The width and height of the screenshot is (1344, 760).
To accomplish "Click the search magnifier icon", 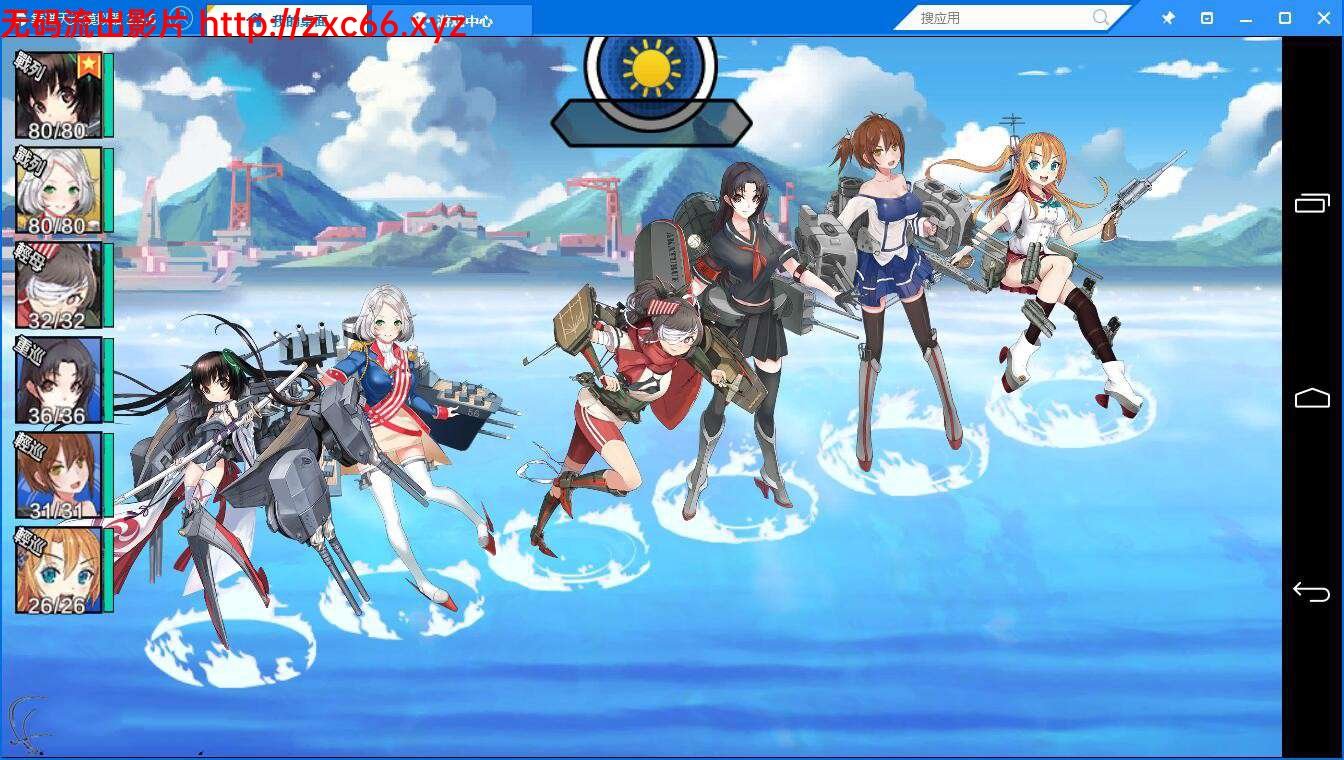I will [x=1100, y=17].
